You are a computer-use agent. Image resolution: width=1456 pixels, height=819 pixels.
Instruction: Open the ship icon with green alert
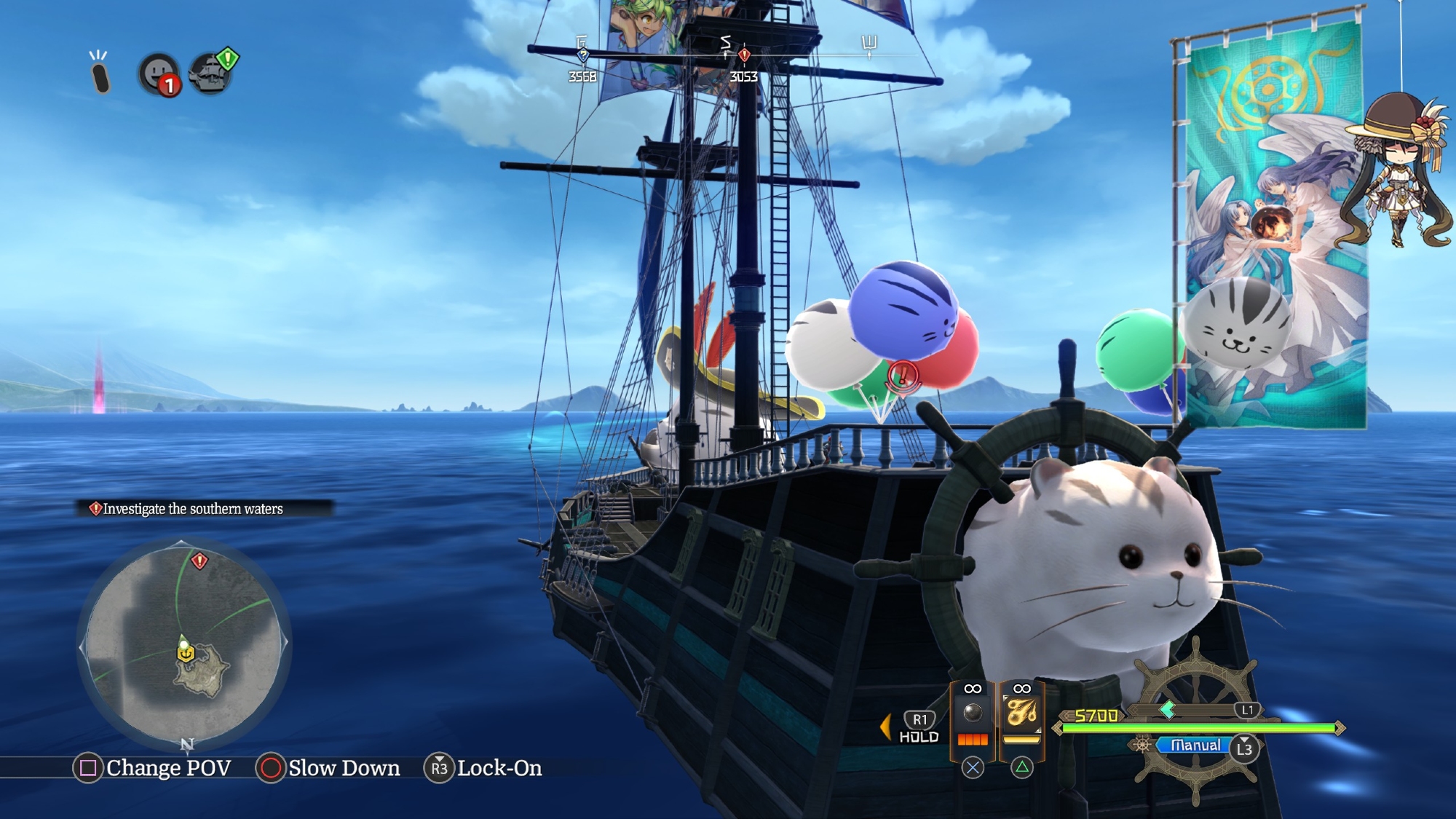(x=211, y=73)
